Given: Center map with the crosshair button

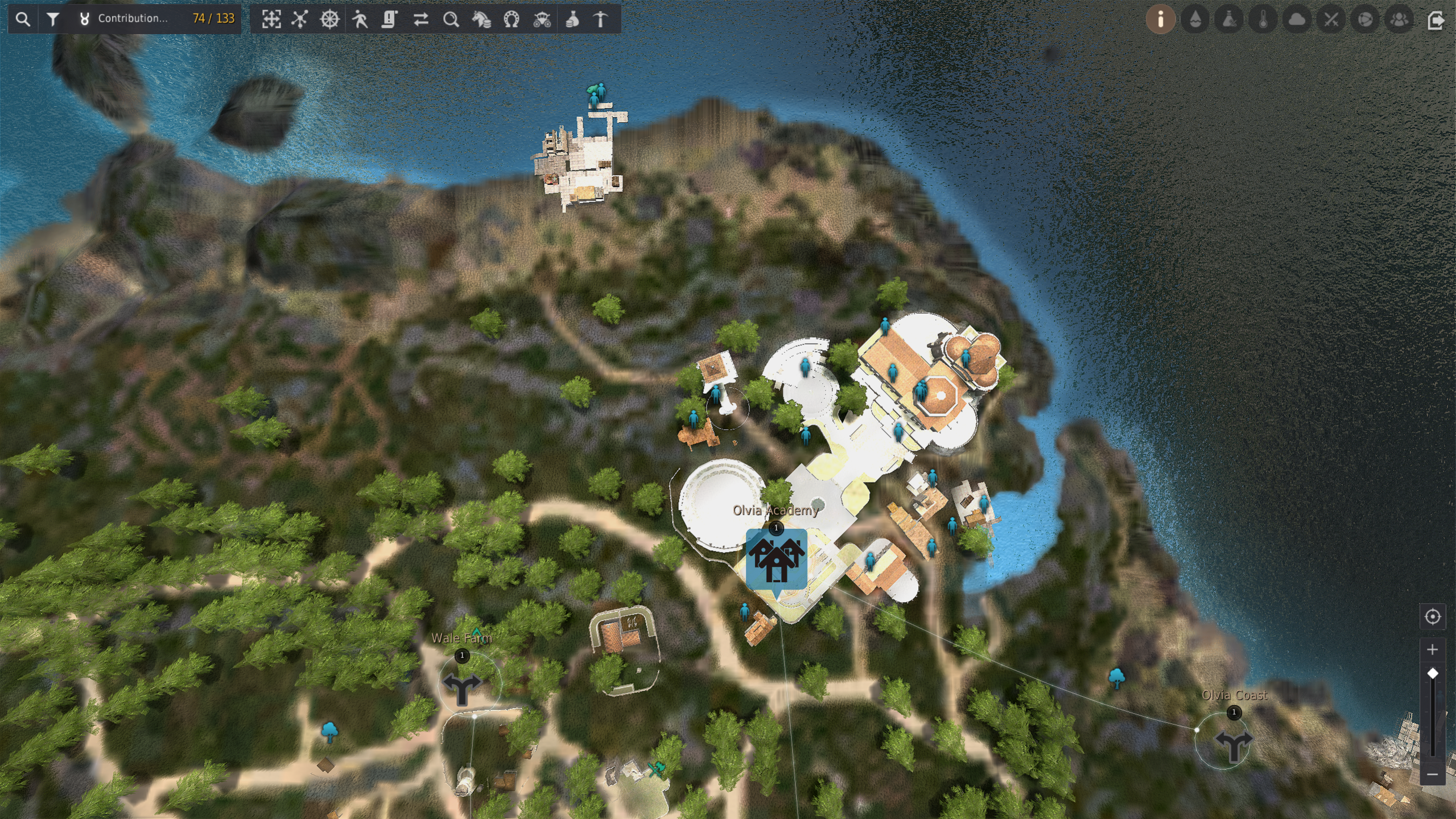Looking at the screenshot, I should click(1432, 616).
